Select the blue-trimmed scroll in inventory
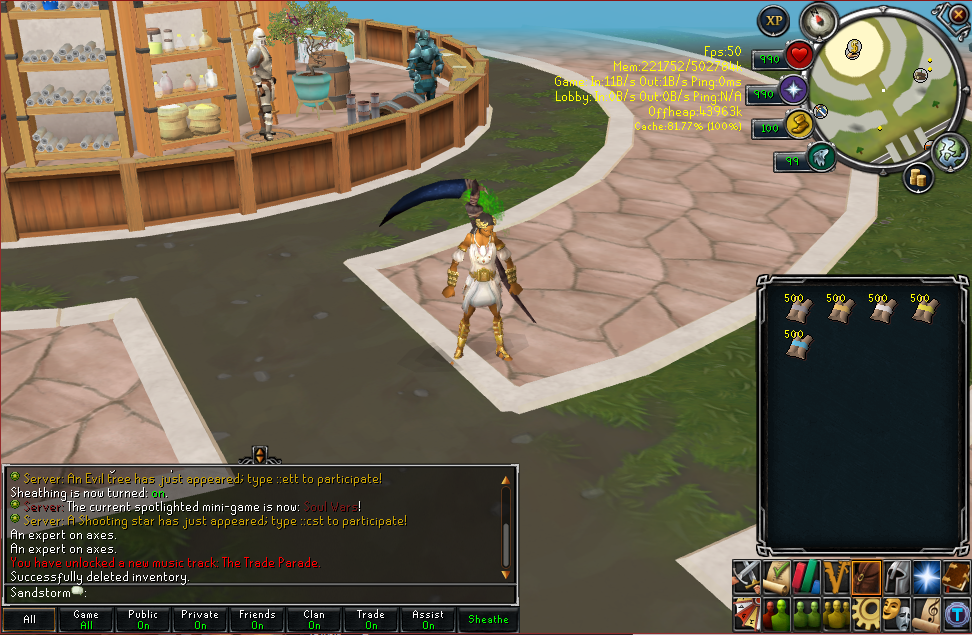The height and width of the screenshot is (635, 972). [799, 344]
